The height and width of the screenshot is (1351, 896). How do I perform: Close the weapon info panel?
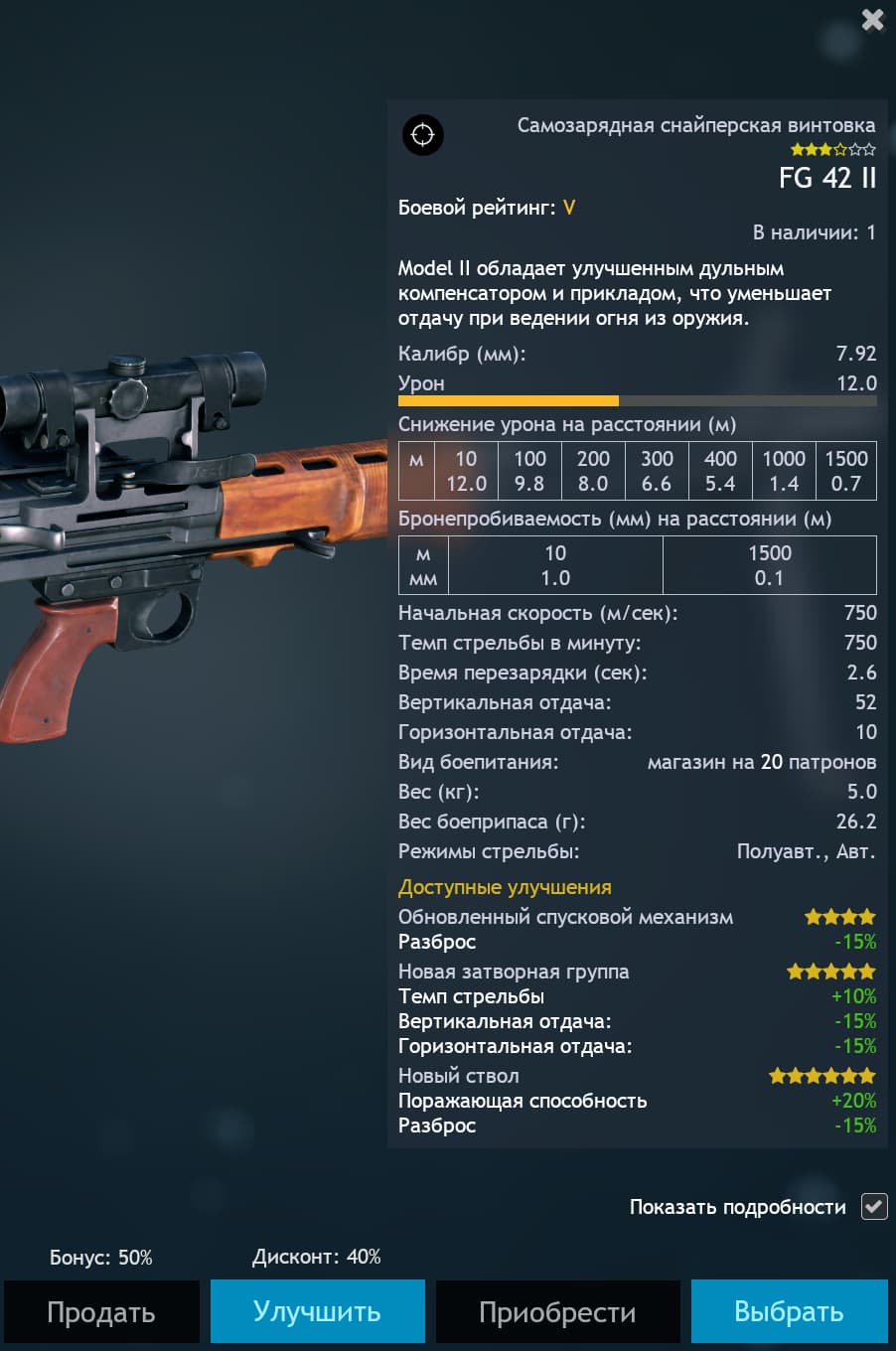[x=872, y=20]
